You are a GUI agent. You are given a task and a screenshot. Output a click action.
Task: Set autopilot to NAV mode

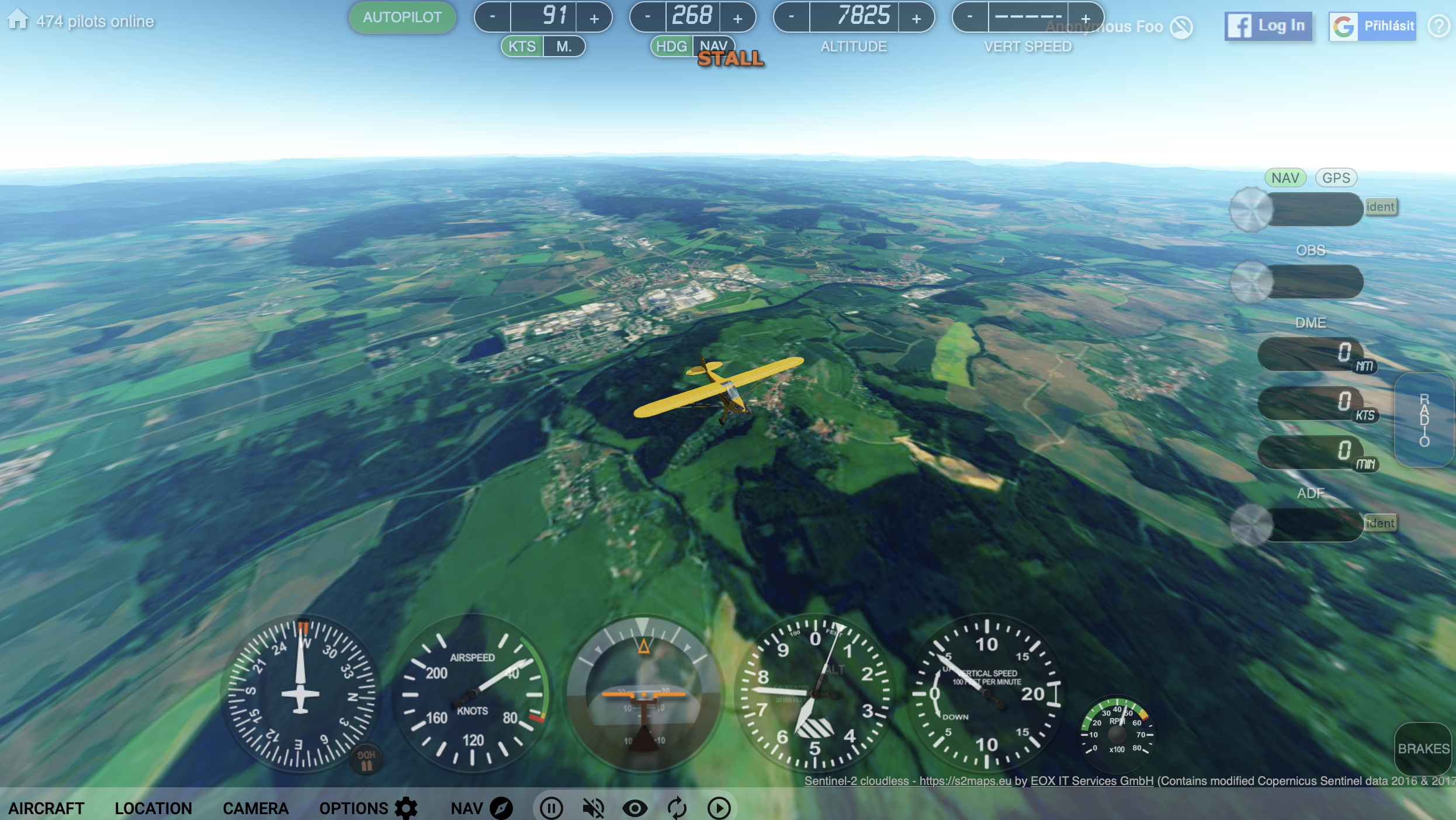coord(714,46)
